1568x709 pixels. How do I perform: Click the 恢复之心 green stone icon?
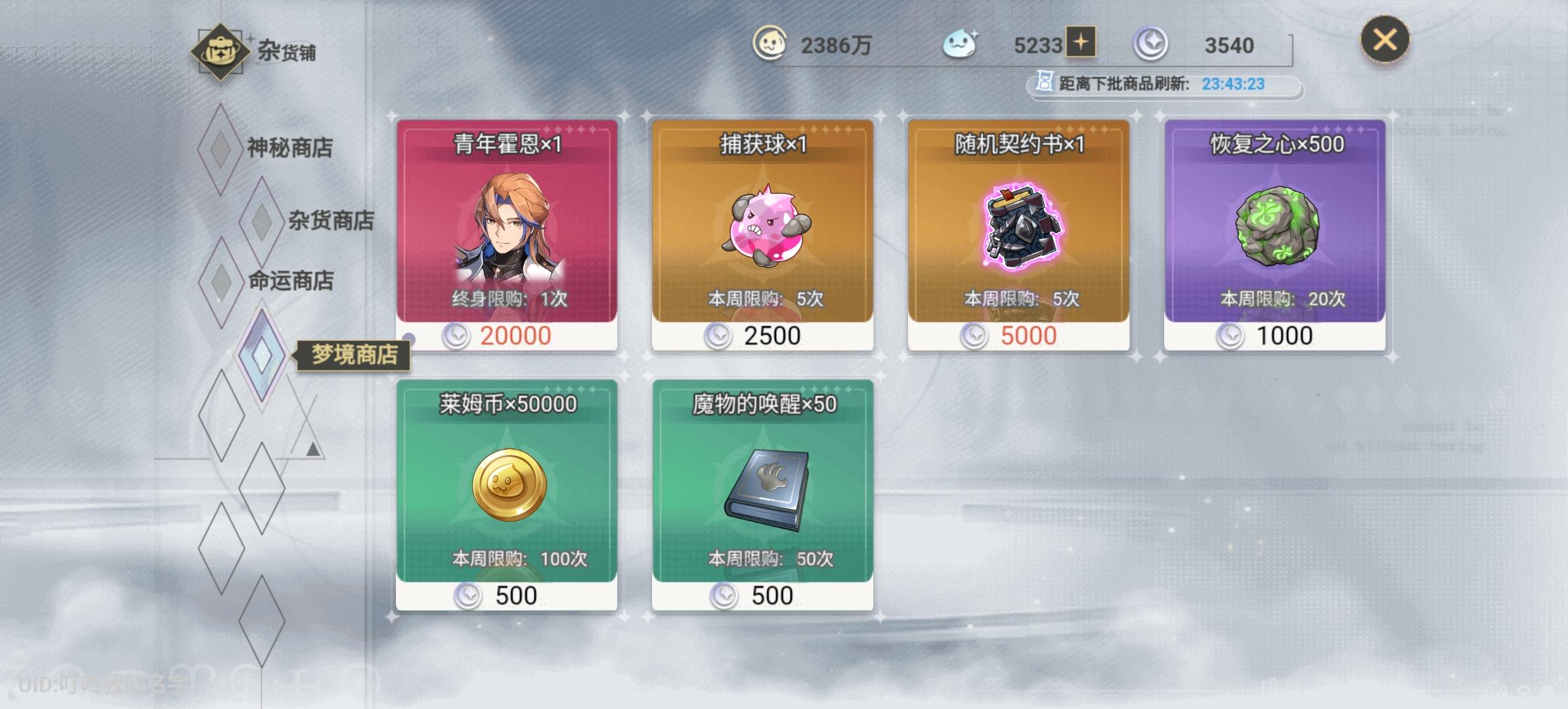tap(1276, 226)
